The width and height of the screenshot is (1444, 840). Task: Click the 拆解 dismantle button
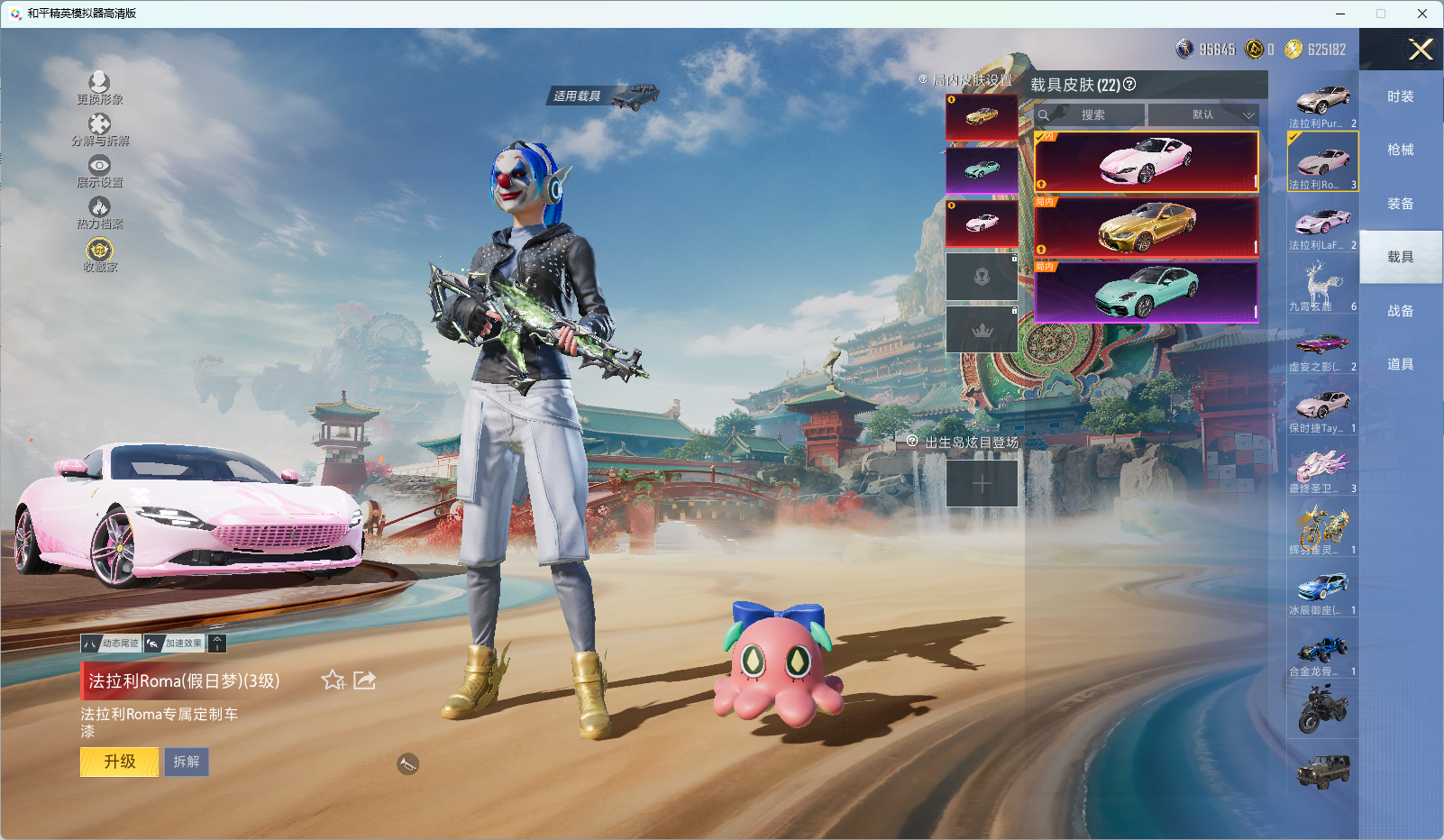pos(187,762)
